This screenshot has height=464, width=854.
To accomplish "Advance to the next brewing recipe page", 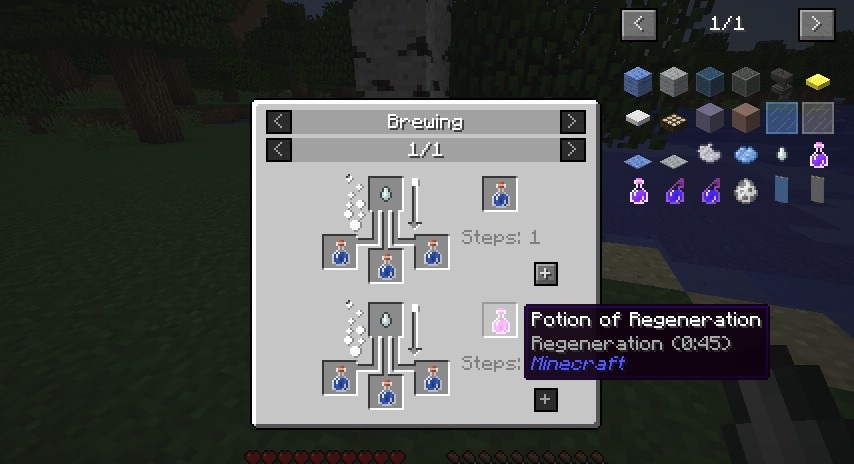I will tap(572, 150).
